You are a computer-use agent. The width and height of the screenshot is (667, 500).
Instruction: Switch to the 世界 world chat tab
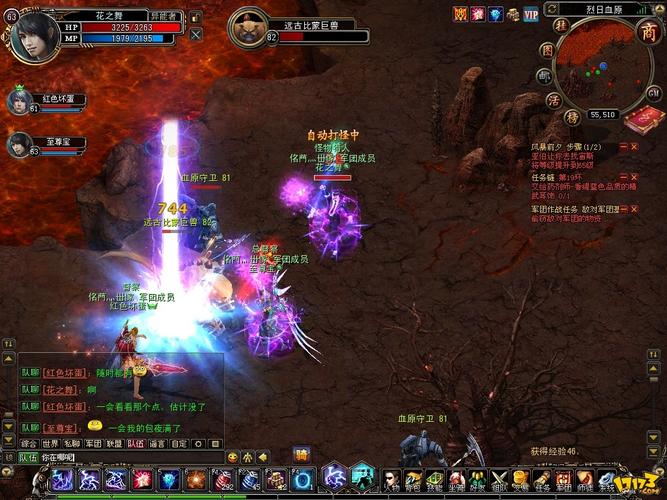[x=50, y=442]
